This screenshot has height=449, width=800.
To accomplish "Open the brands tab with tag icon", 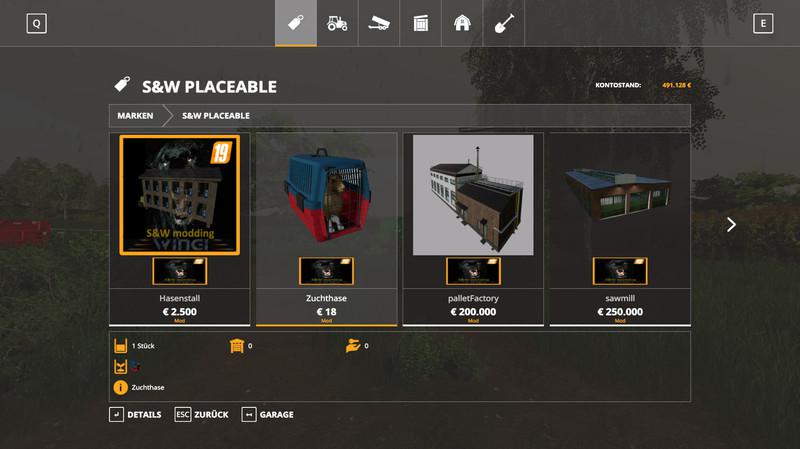I will (296, 23).
